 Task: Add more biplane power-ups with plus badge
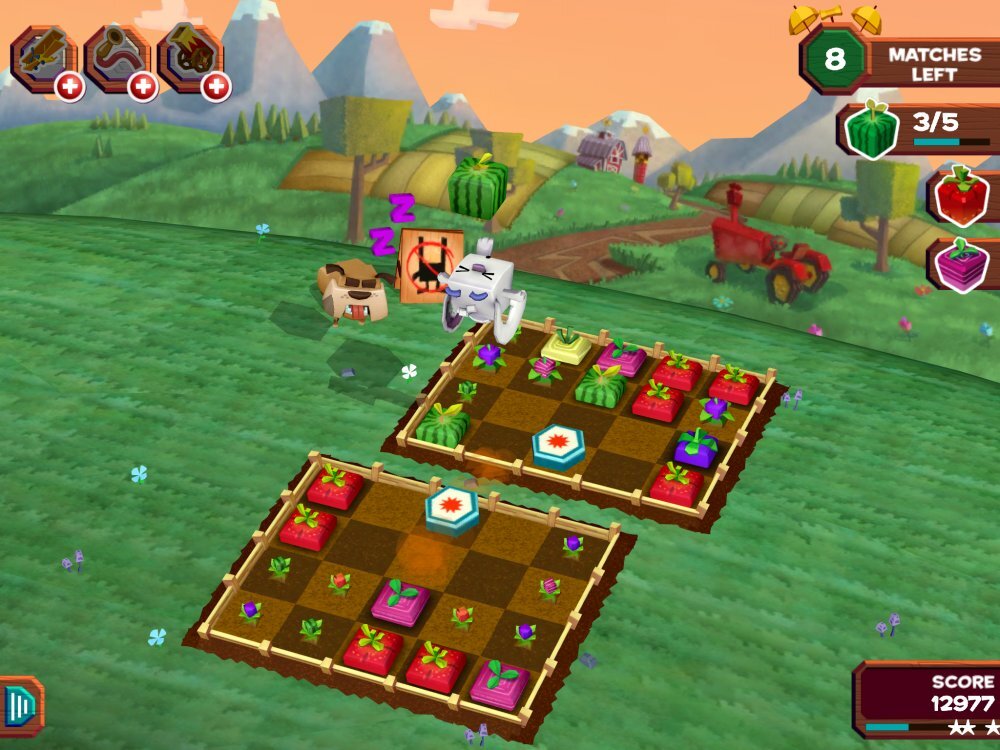(70, 87)
